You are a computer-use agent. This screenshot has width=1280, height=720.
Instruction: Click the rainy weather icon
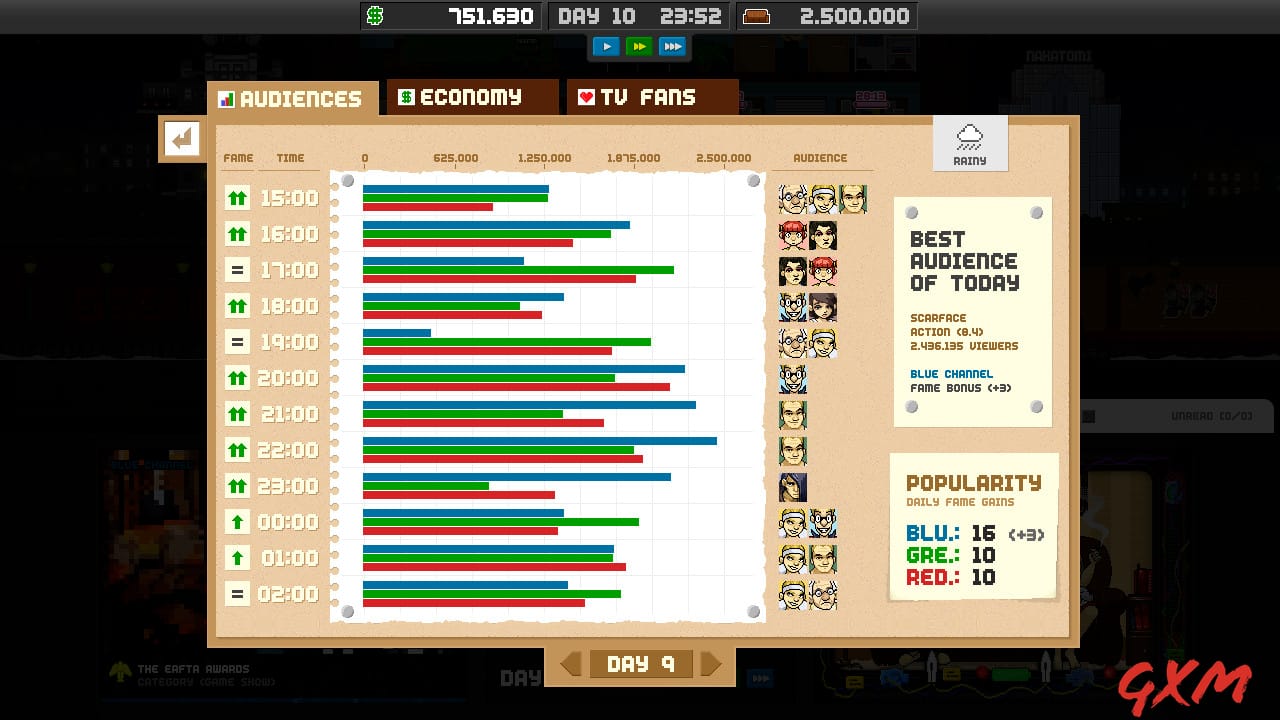coord(969,142)
